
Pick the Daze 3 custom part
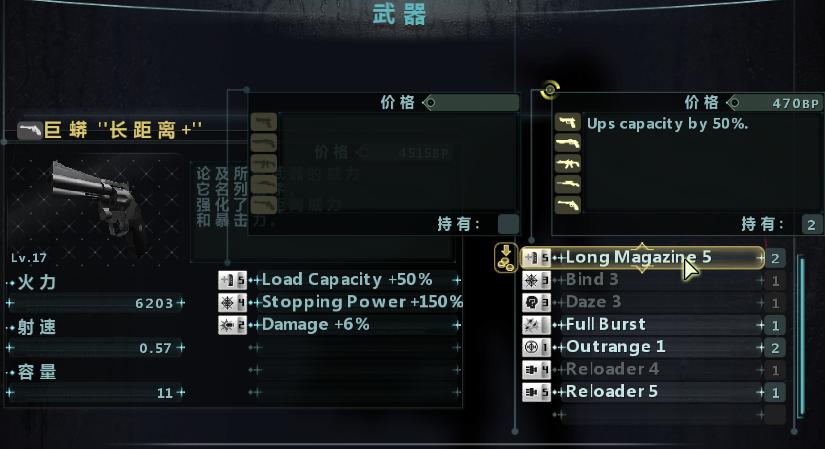[640, 302]
